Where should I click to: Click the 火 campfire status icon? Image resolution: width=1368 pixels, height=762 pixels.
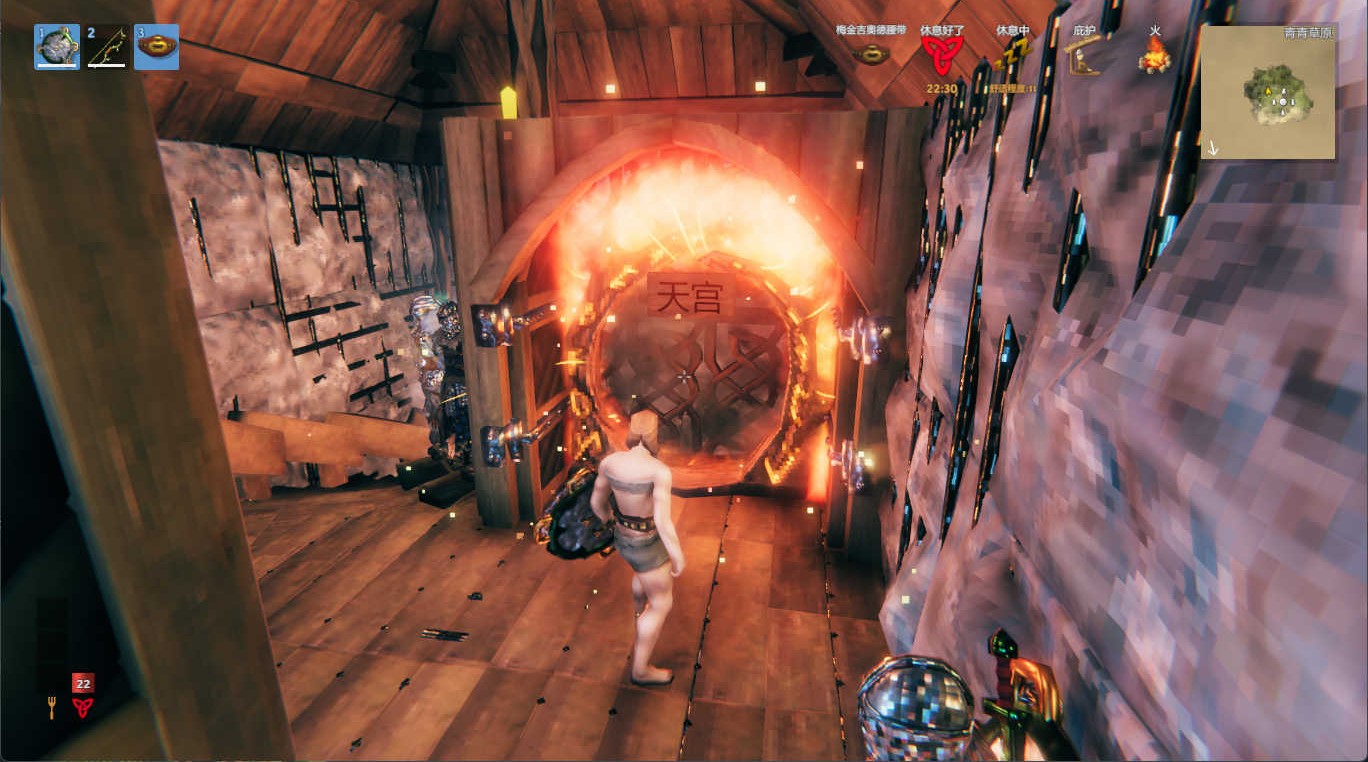point(1155,54)
